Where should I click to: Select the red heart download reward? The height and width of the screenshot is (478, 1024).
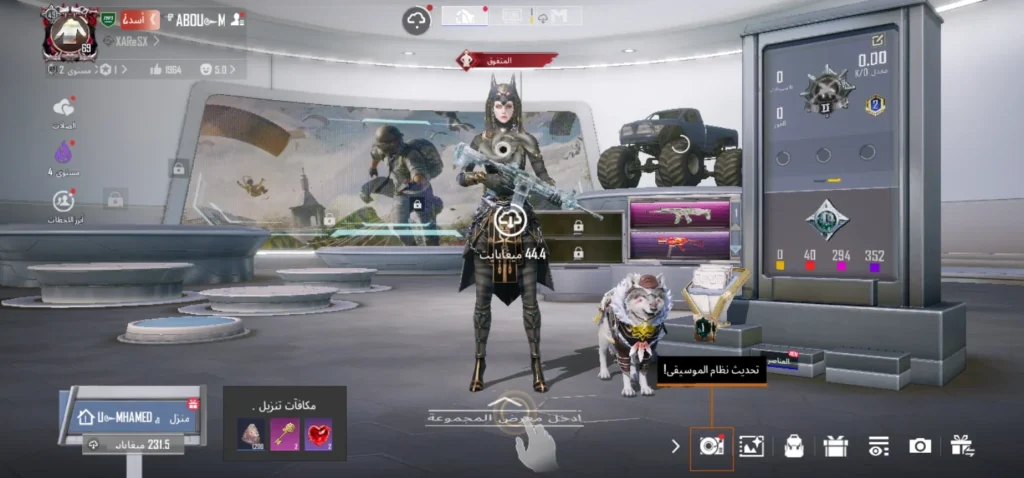(318, 433)
